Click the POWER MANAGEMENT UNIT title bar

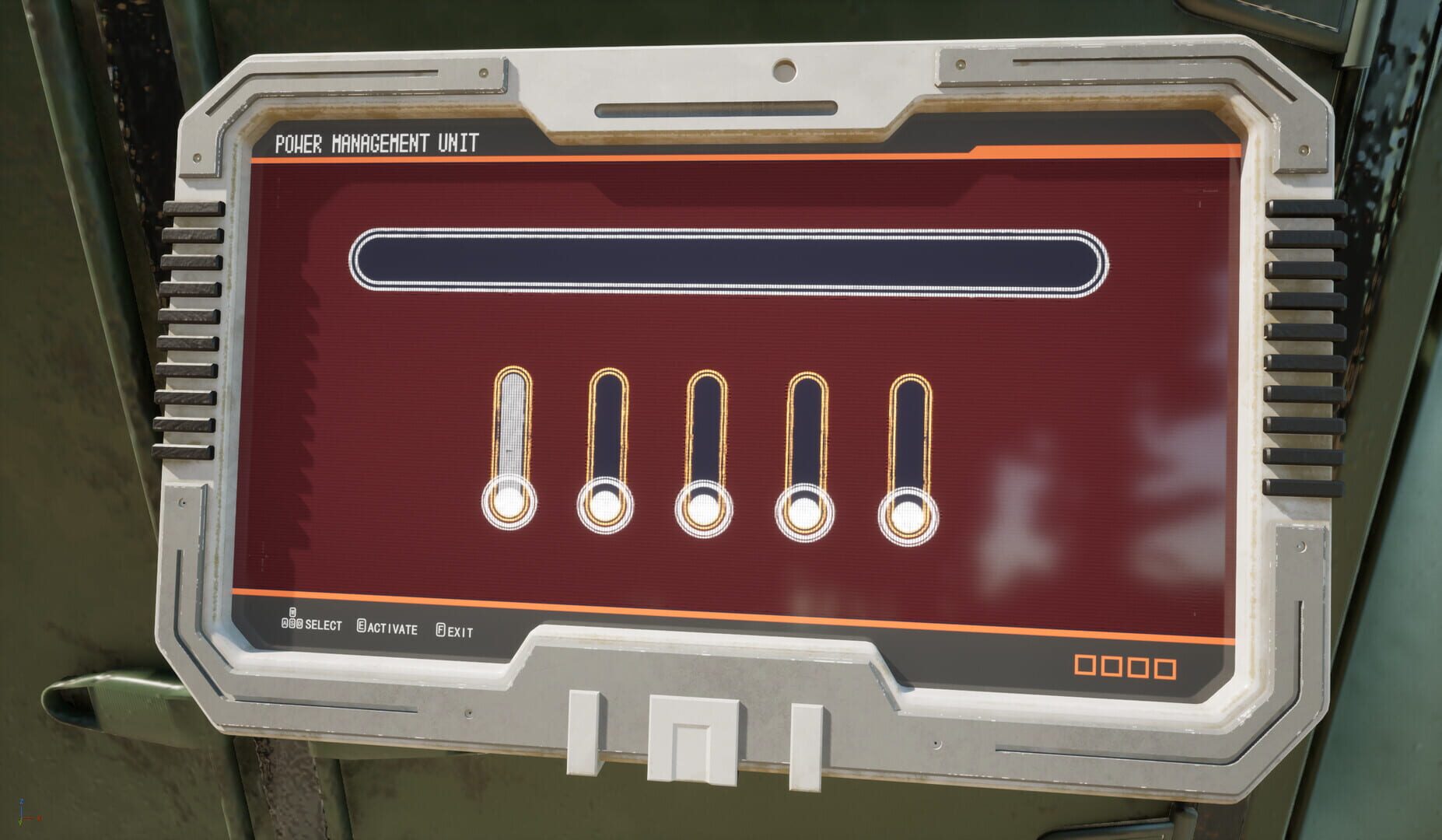377,143
